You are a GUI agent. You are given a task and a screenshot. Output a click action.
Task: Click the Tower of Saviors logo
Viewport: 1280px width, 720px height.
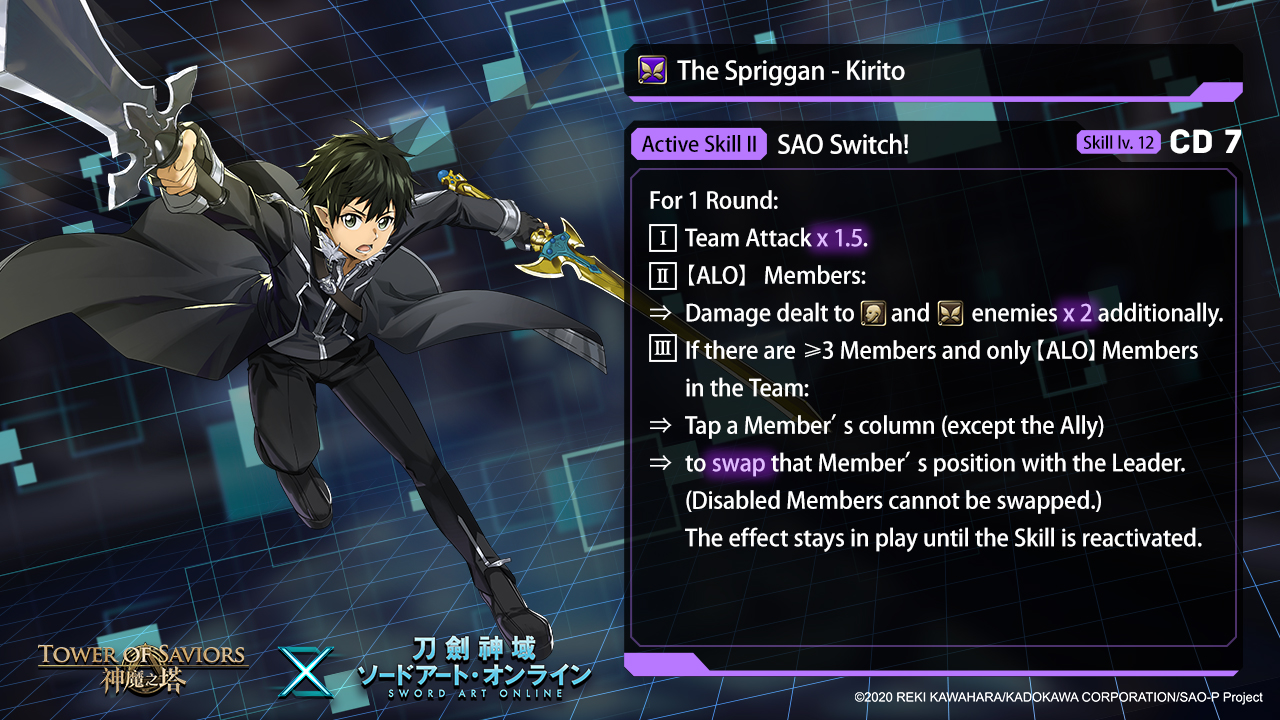click(x=142, y=668)
